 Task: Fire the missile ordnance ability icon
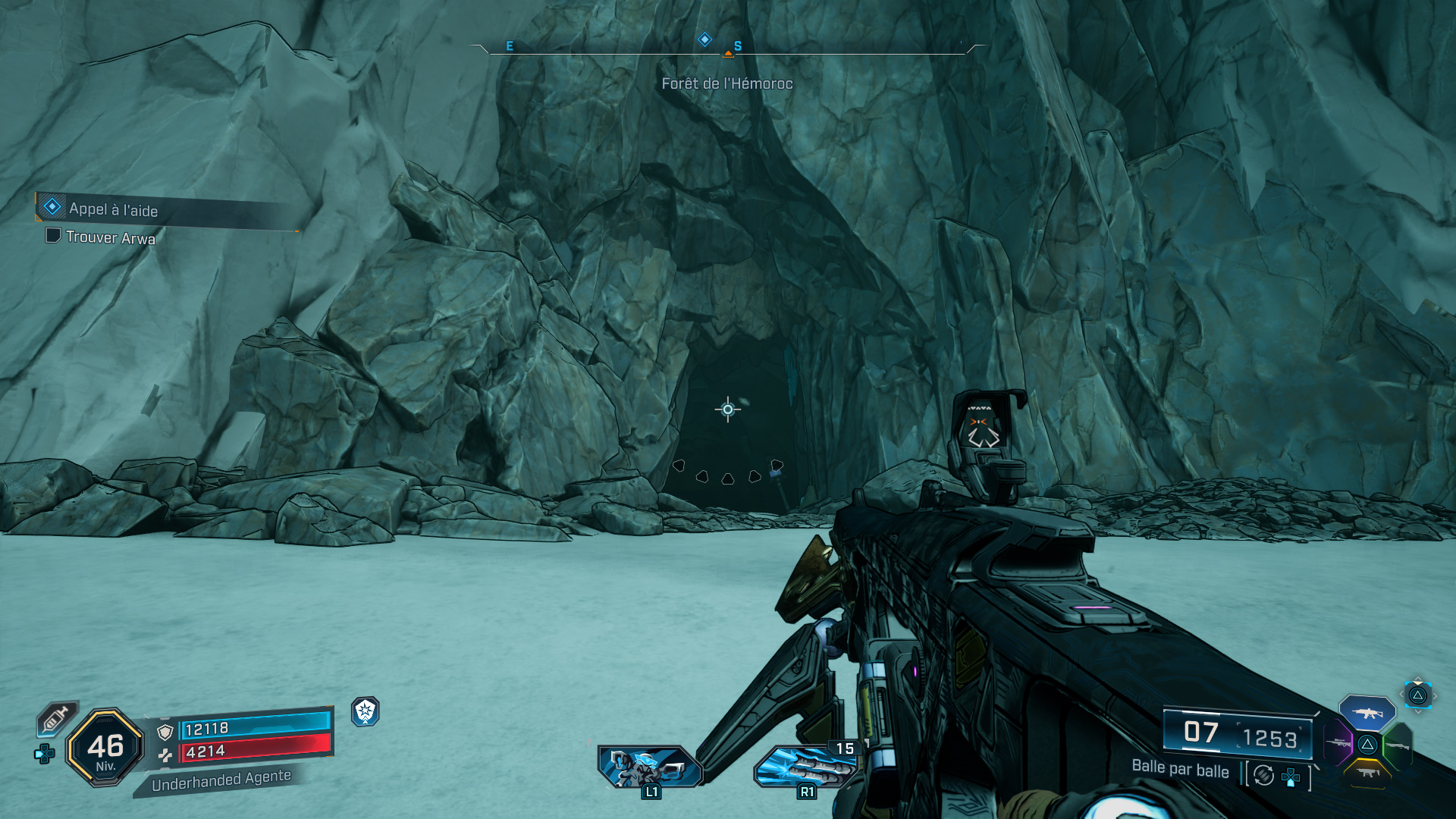[805, 767]
